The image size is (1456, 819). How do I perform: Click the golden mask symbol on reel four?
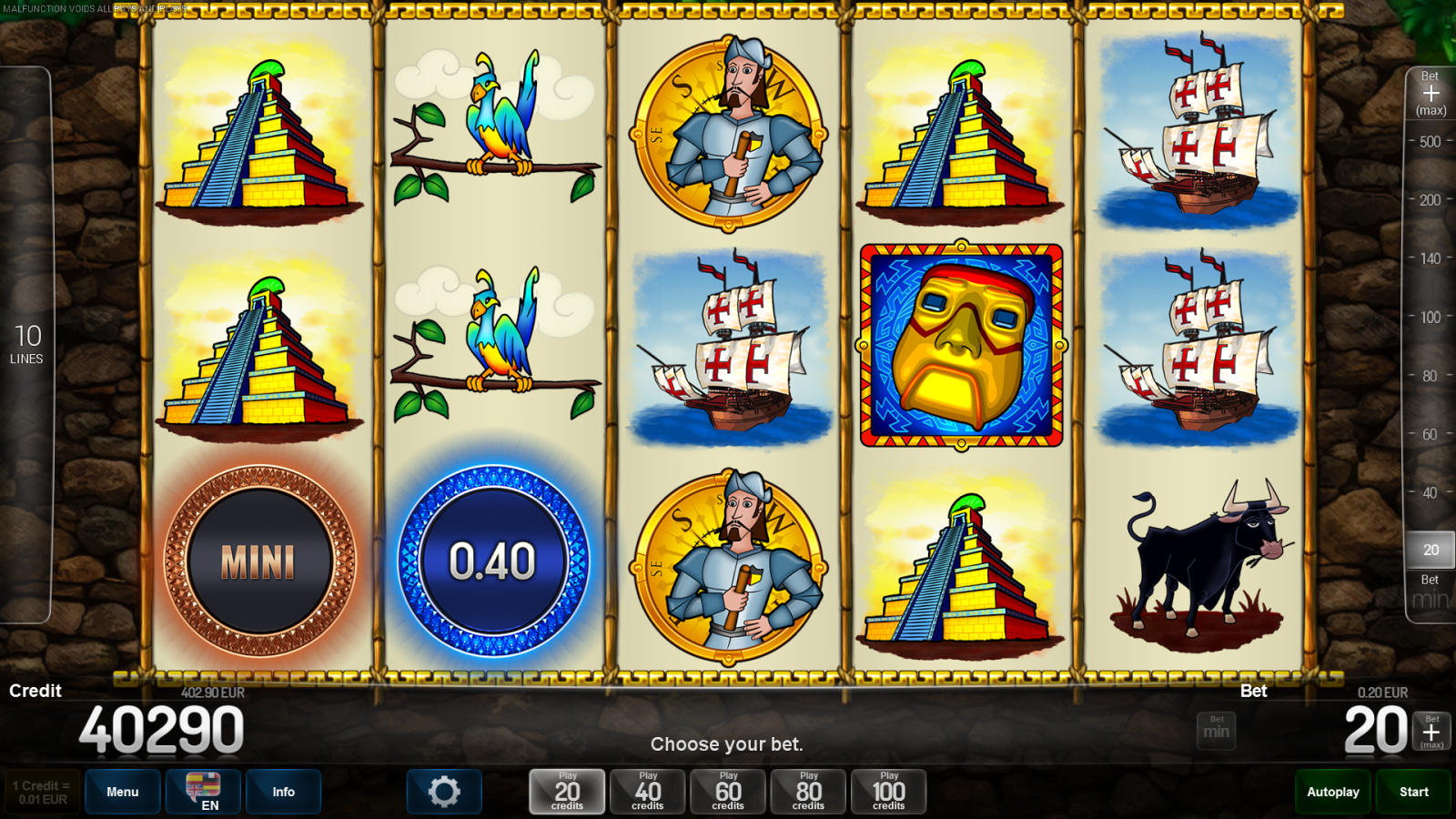click(961, 346)
